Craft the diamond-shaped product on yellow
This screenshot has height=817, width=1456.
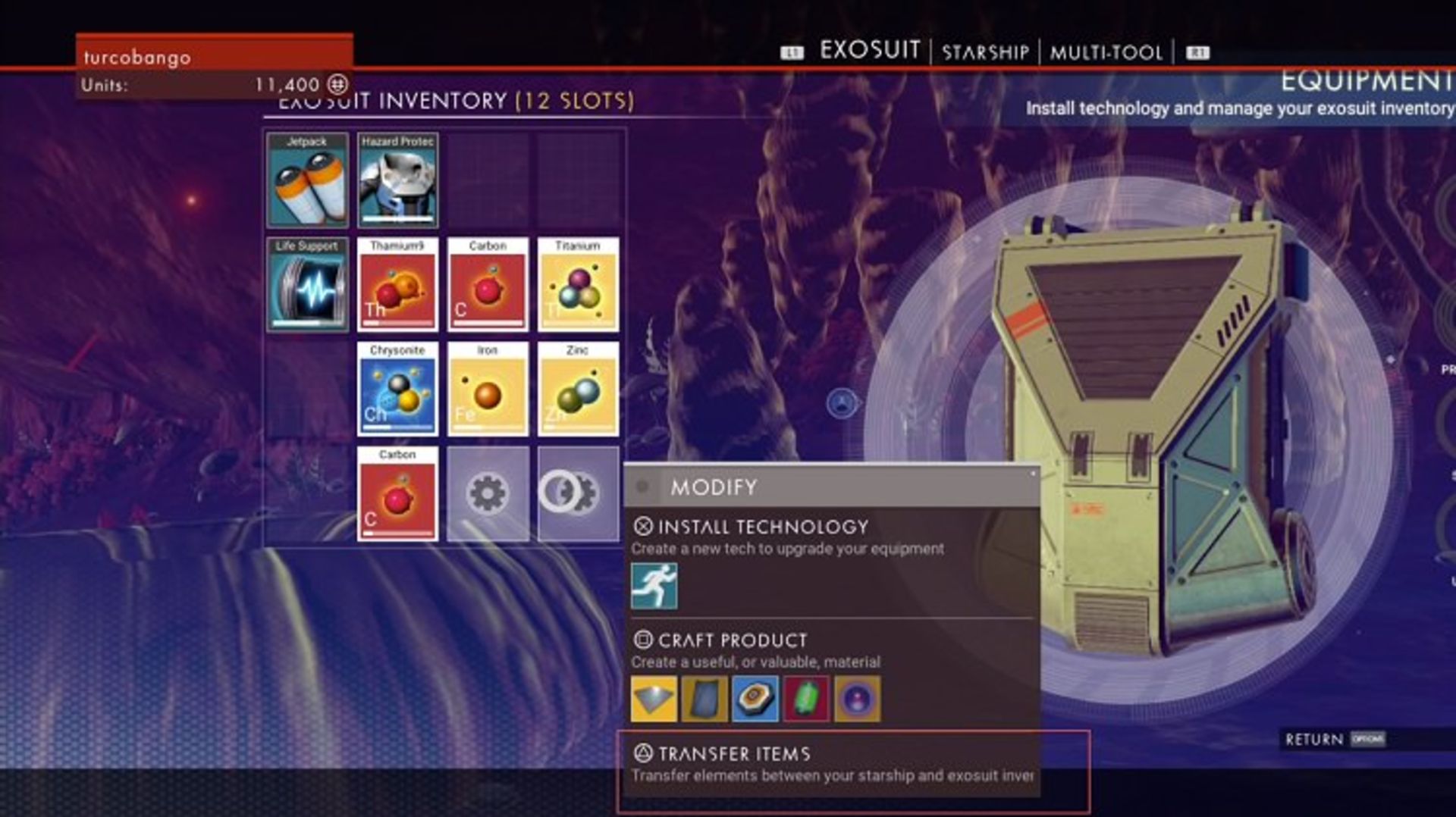(654, 699)
